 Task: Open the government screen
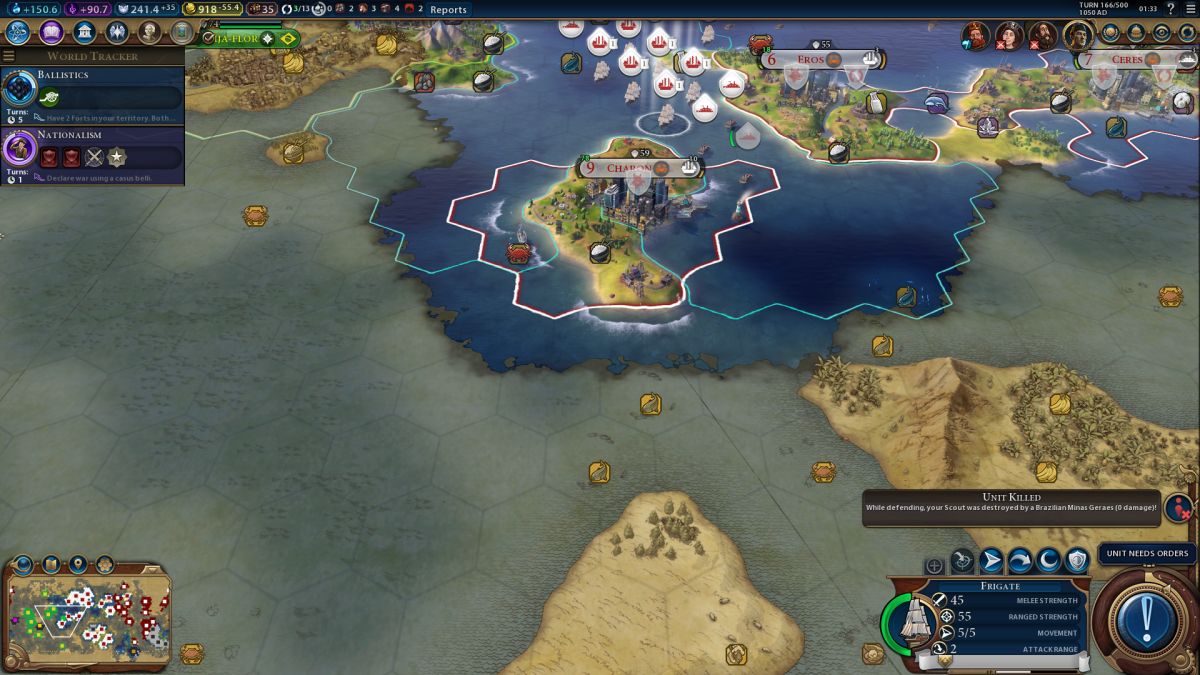84,32
